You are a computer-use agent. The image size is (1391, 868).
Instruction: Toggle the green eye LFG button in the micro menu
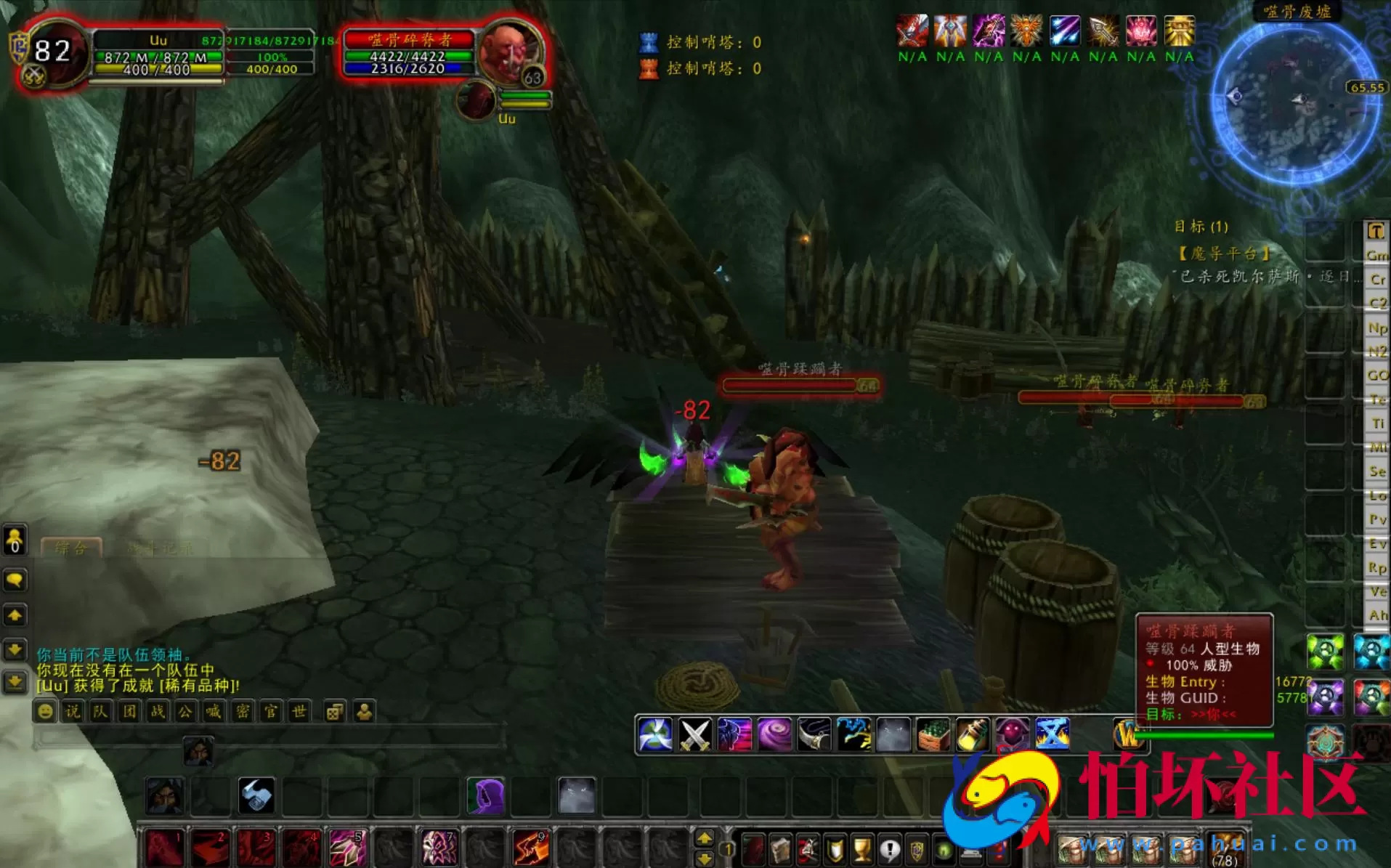pyautogui.click(x=943, y=850)
